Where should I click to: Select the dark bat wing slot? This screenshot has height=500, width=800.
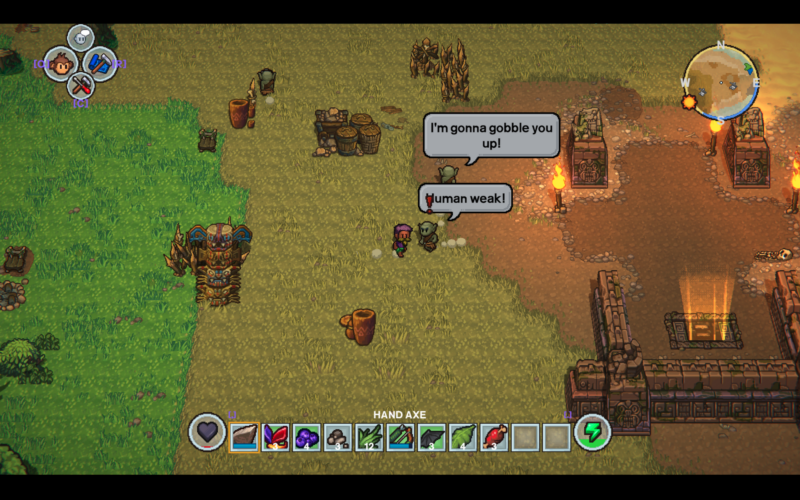tap(432, 437)
